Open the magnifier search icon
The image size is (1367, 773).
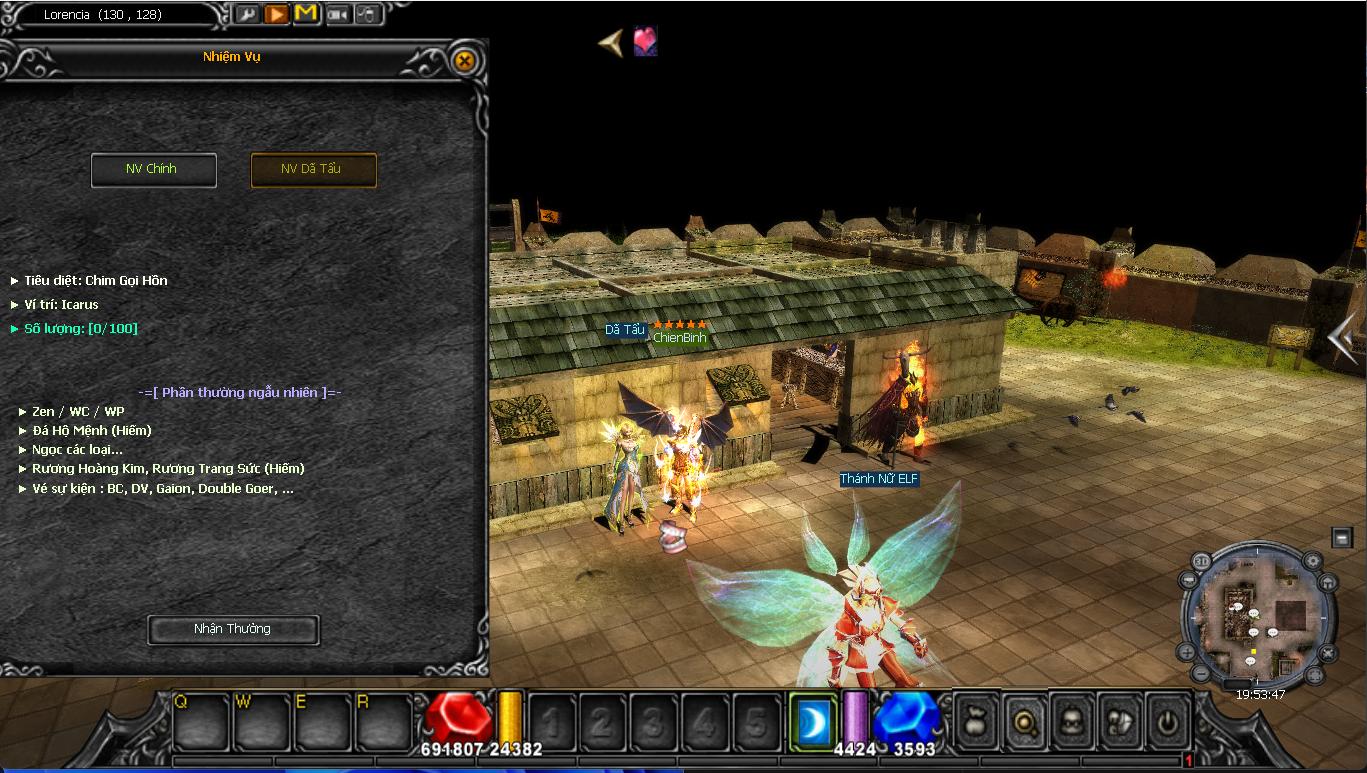[1024, 720]
